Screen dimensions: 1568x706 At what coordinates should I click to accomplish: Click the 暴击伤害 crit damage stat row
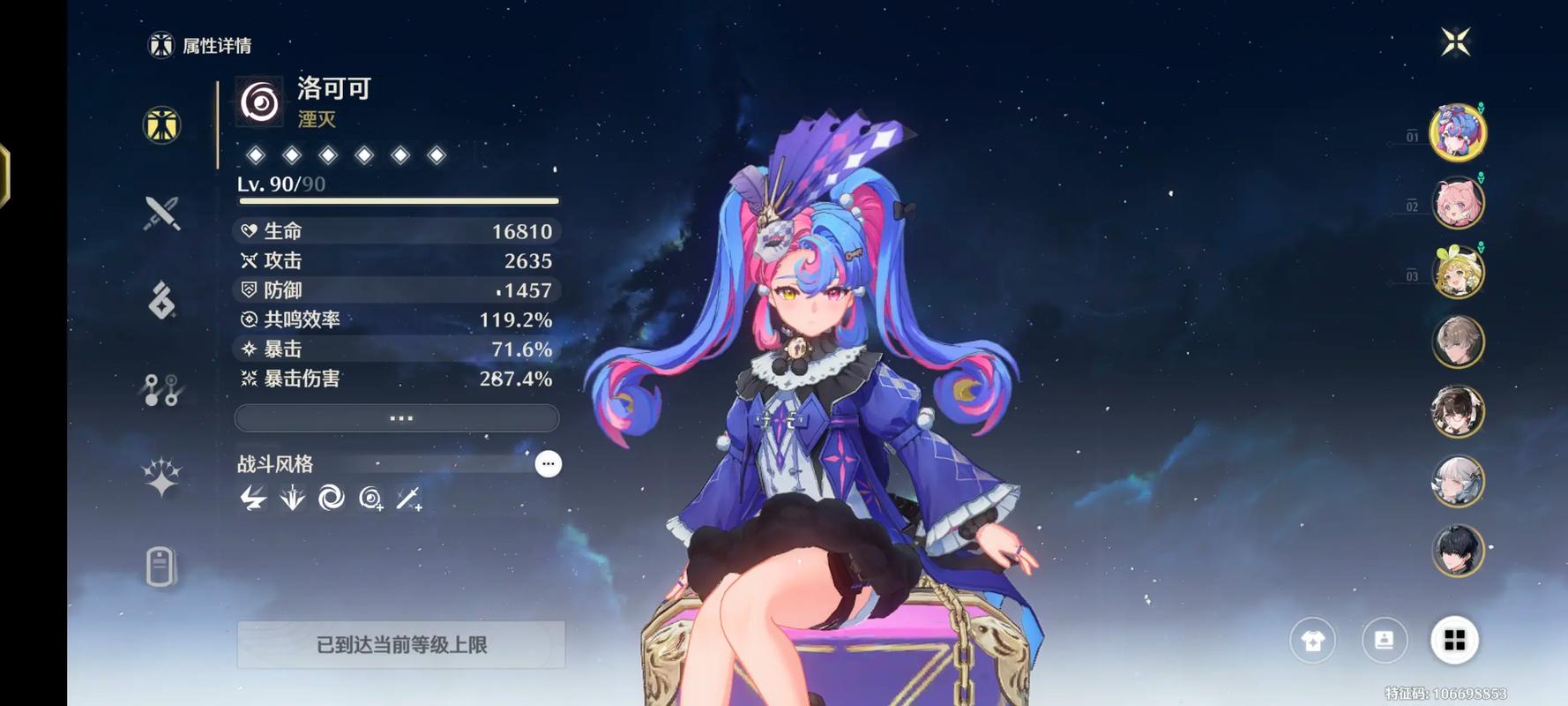[396, 379]
